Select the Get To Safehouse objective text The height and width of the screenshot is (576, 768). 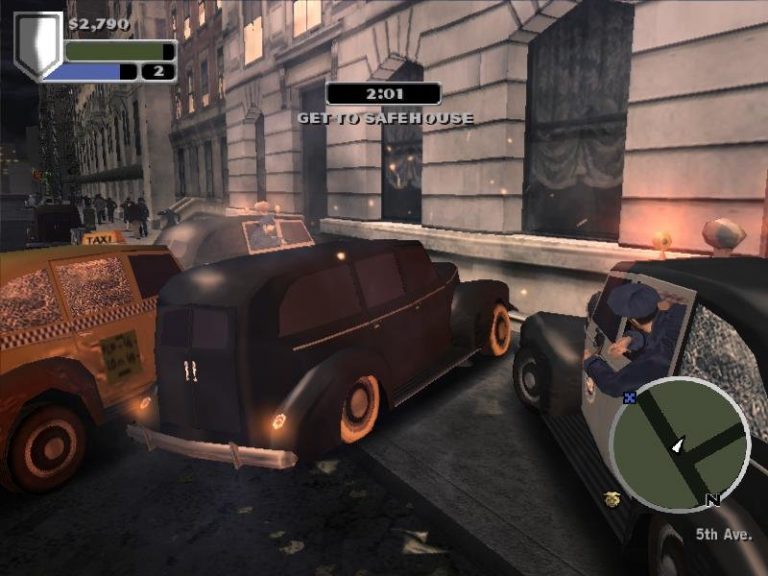coord(385,118)
